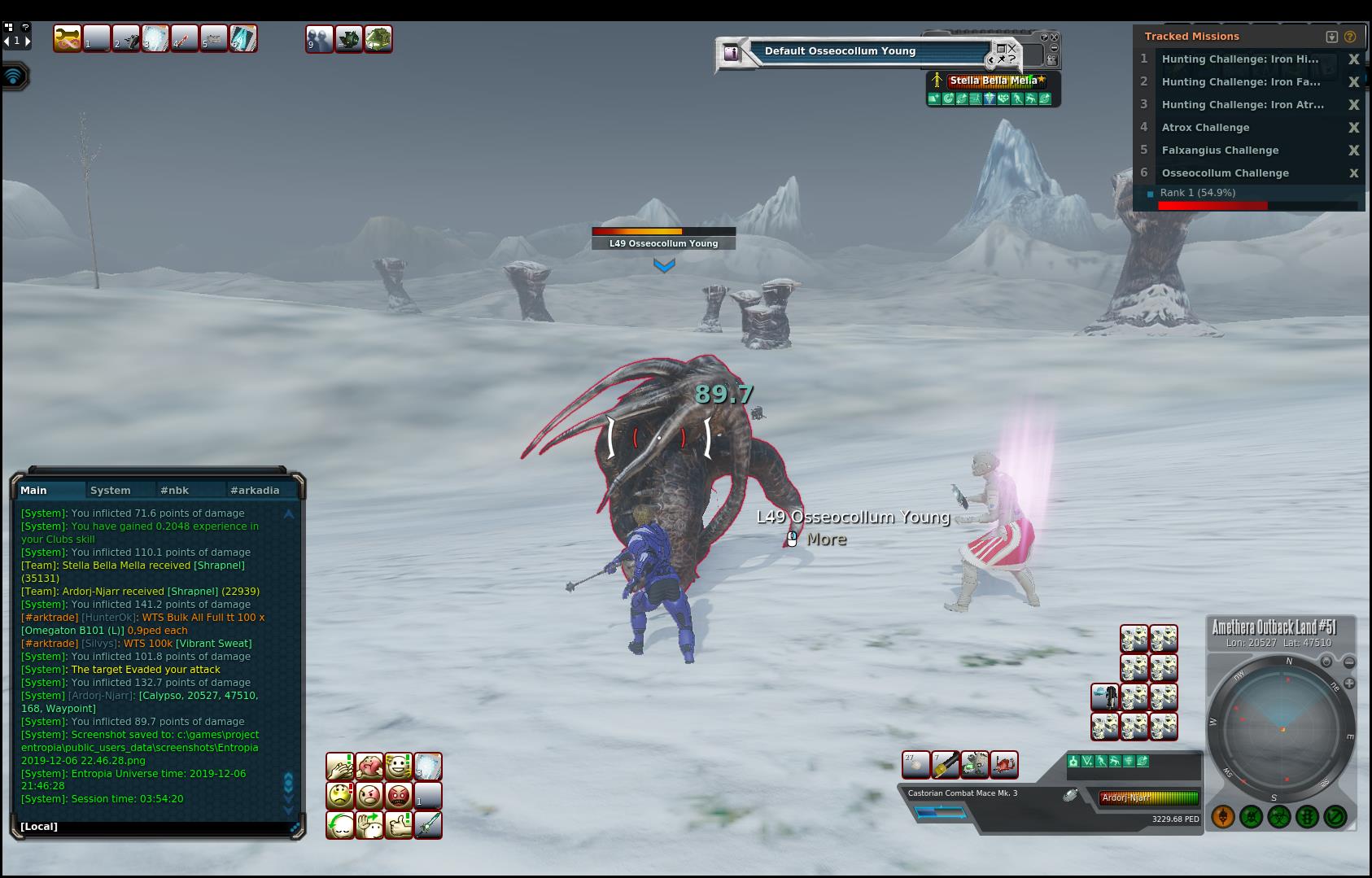Viewport: 1372px width, 878px height.
Task: Select the Osseocollum Challenge tracked mission
Action: 1225,173
